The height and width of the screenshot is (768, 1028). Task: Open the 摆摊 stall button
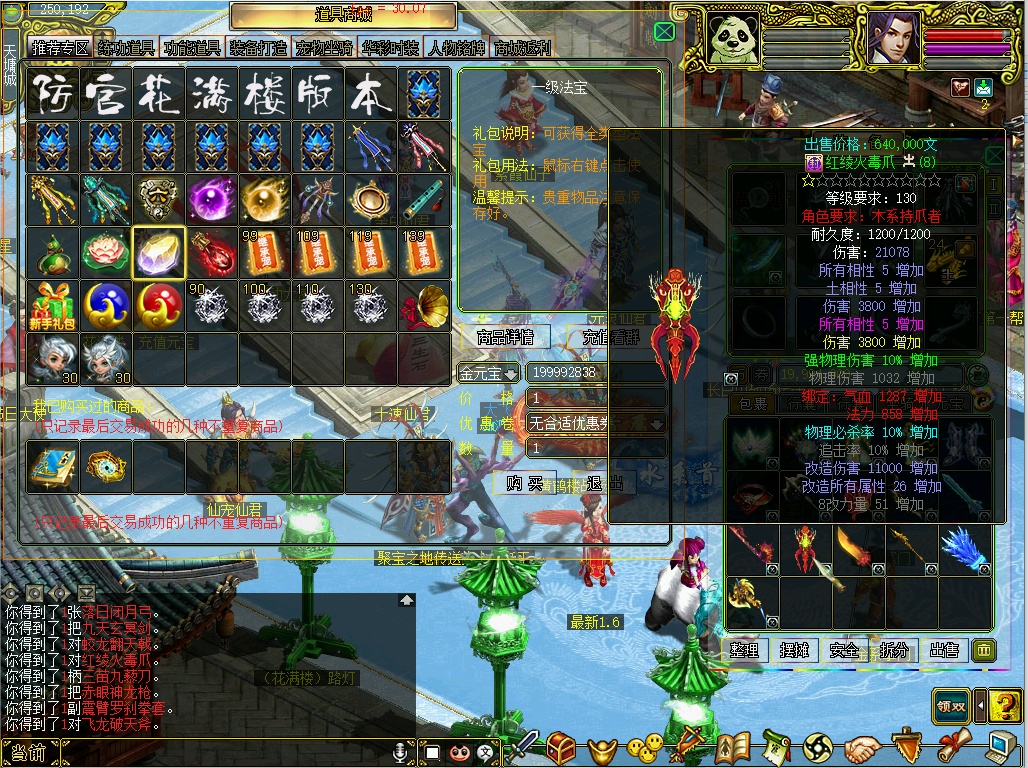[x=794, y=650]
